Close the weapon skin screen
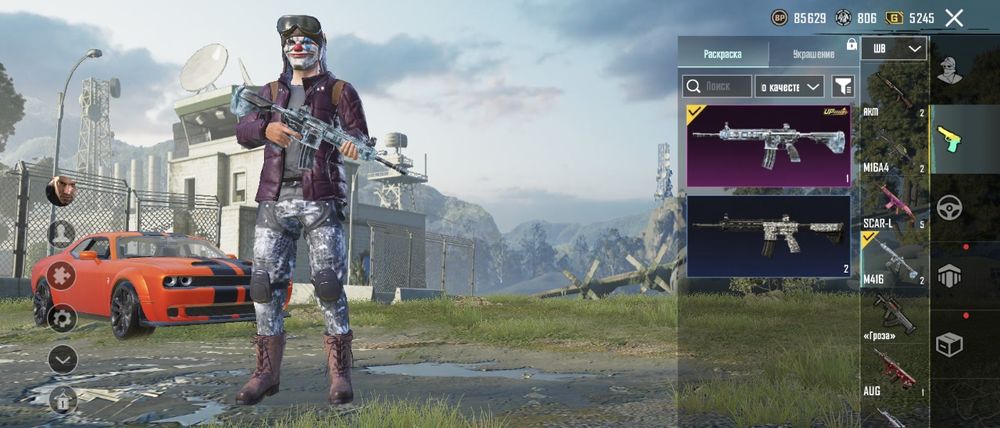Viewport: 1000px width, 428px height. pos(954,18)
